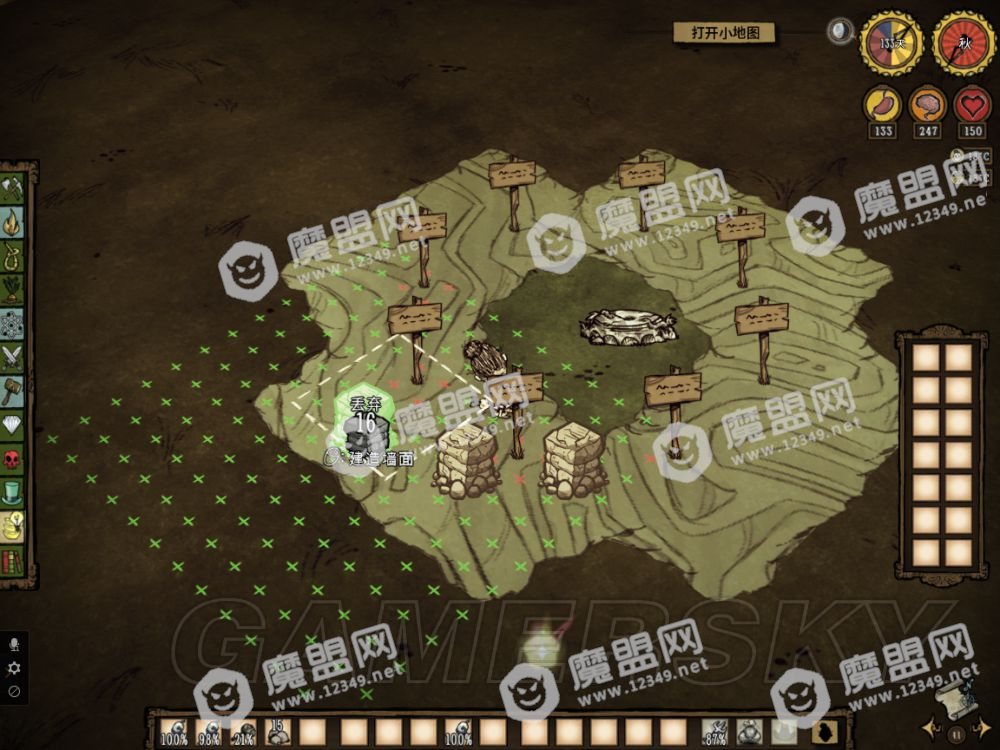
Task: Click the 21% durability inventory item
Action: [243, 732]
